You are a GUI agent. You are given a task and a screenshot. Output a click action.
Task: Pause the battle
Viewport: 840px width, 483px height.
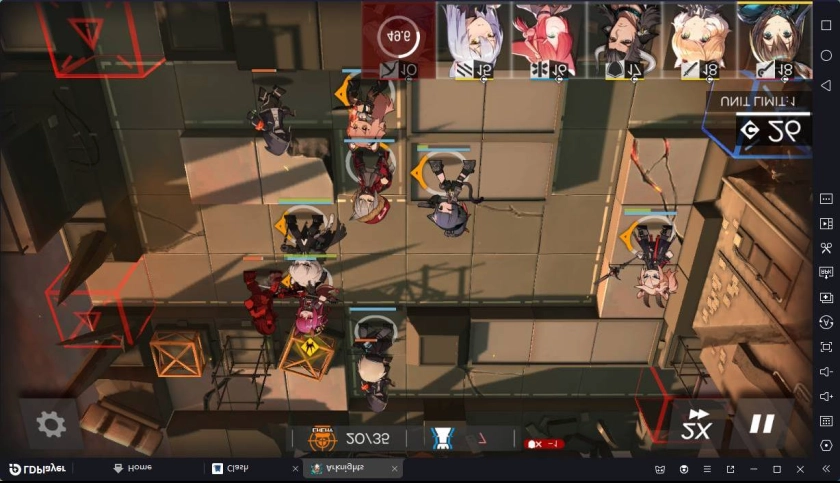pos(762,424)
